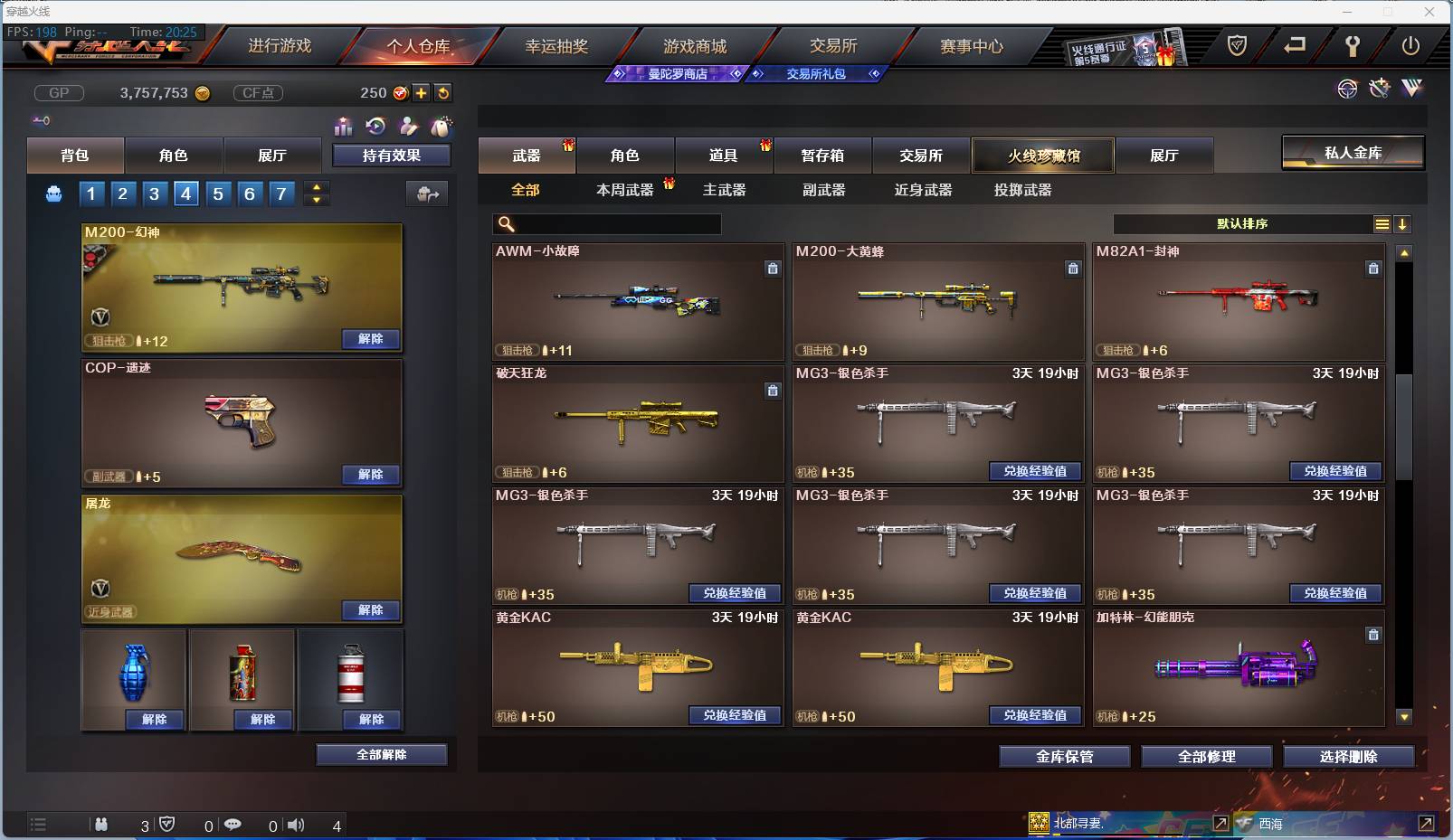Click the friends icon in the bottom status bar
Screen dimensions: 1453x840
pos(101,825)
